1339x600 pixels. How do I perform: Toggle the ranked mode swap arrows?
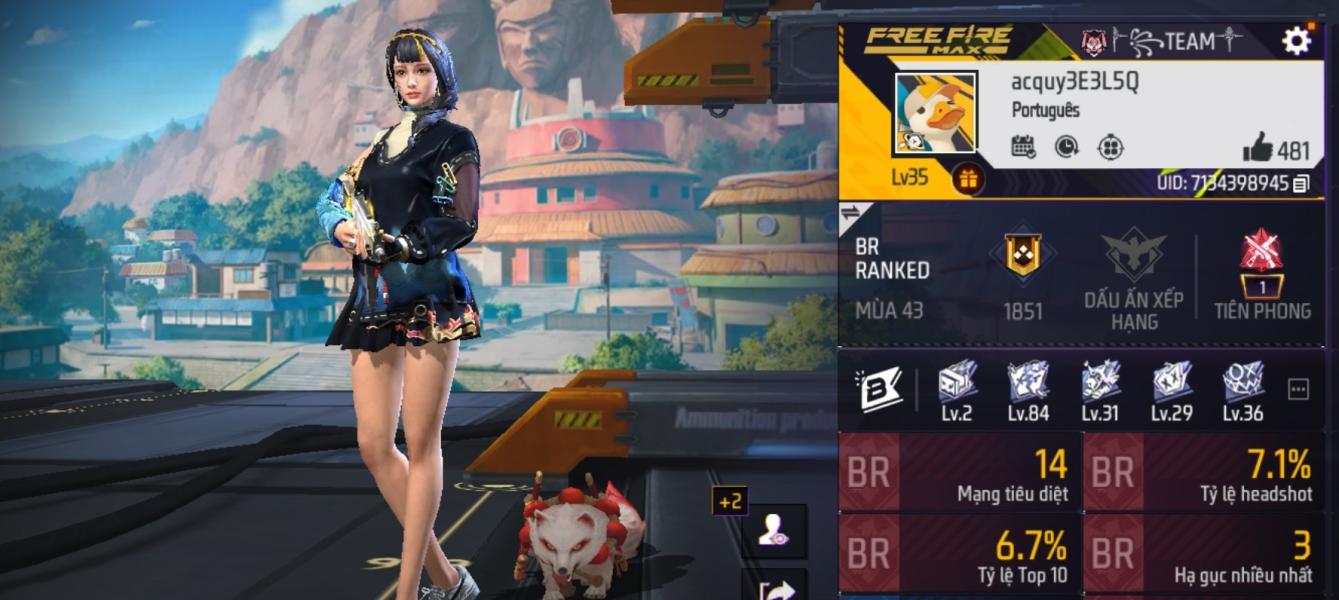pos(850,212)
